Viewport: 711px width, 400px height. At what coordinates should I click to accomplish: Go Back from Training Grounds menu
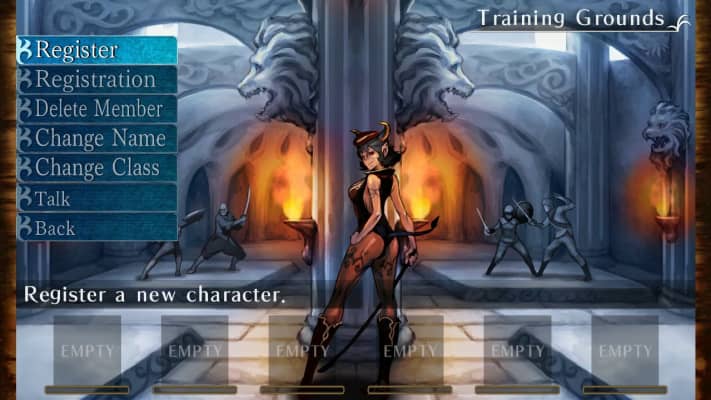[x=97, y=228]
